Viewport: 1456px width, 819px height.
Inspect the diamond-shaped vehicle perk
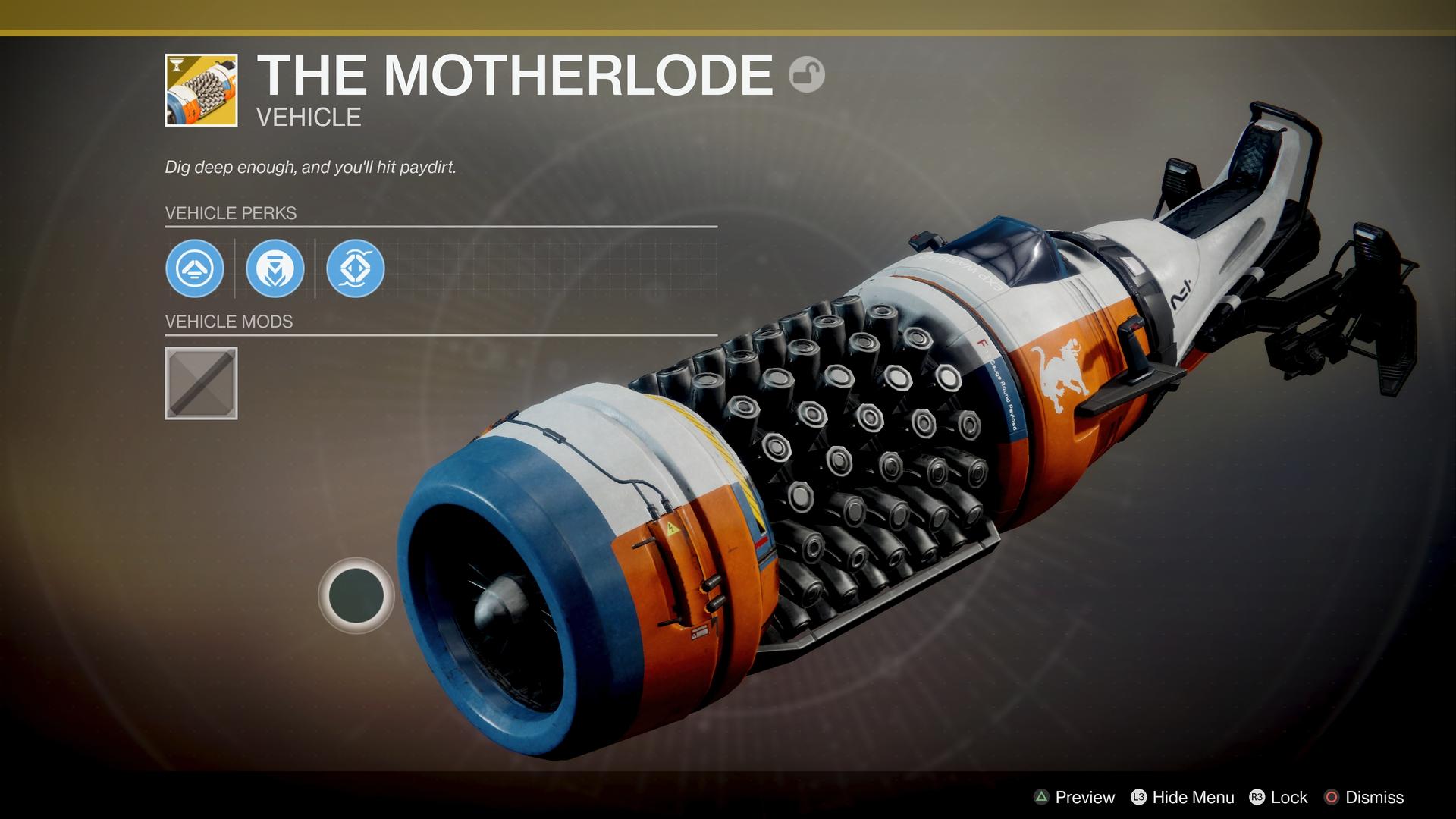pyautogui.click(x=356, y=268)
